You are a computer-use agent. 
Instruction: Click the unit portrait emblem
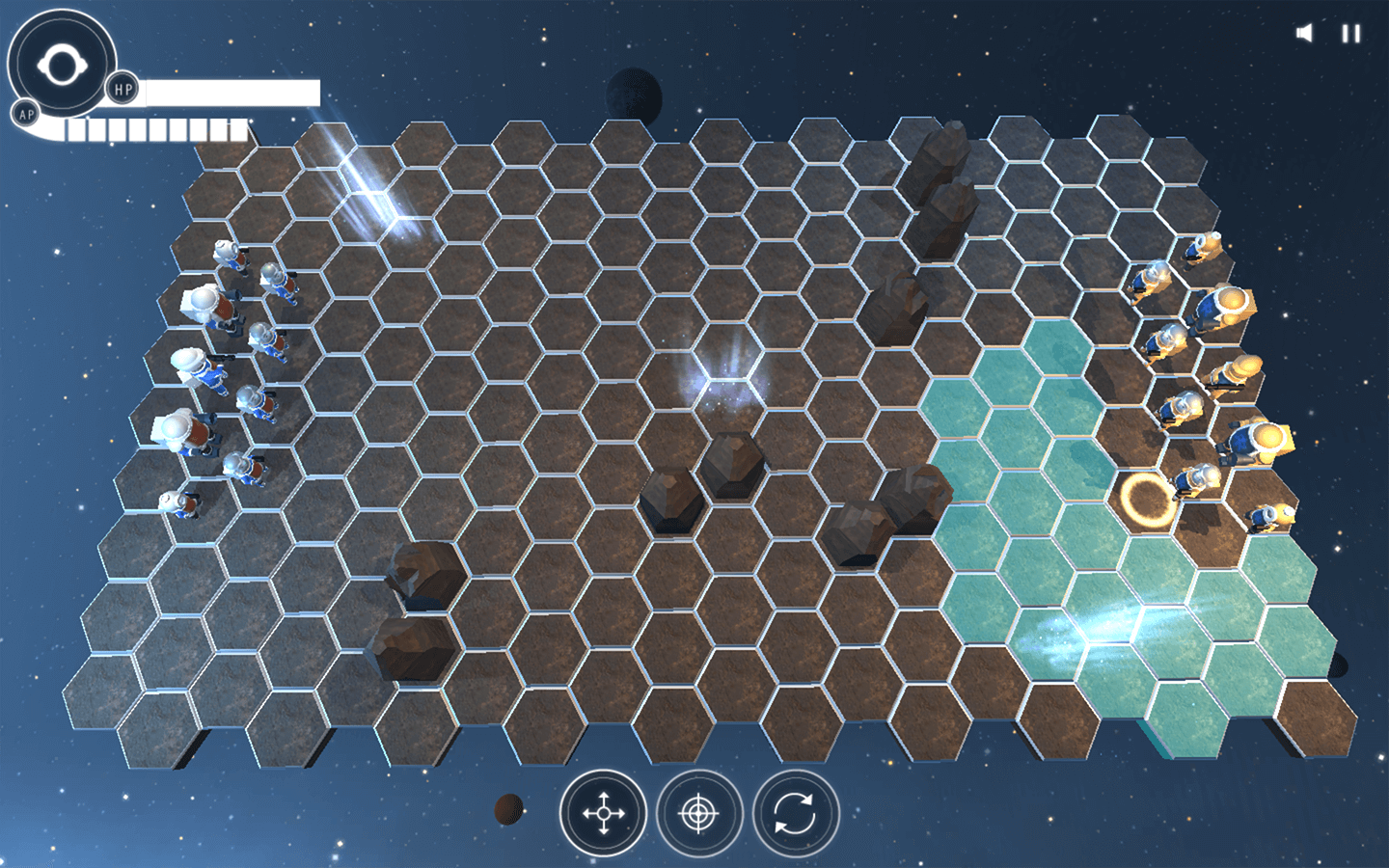point(62,65)
